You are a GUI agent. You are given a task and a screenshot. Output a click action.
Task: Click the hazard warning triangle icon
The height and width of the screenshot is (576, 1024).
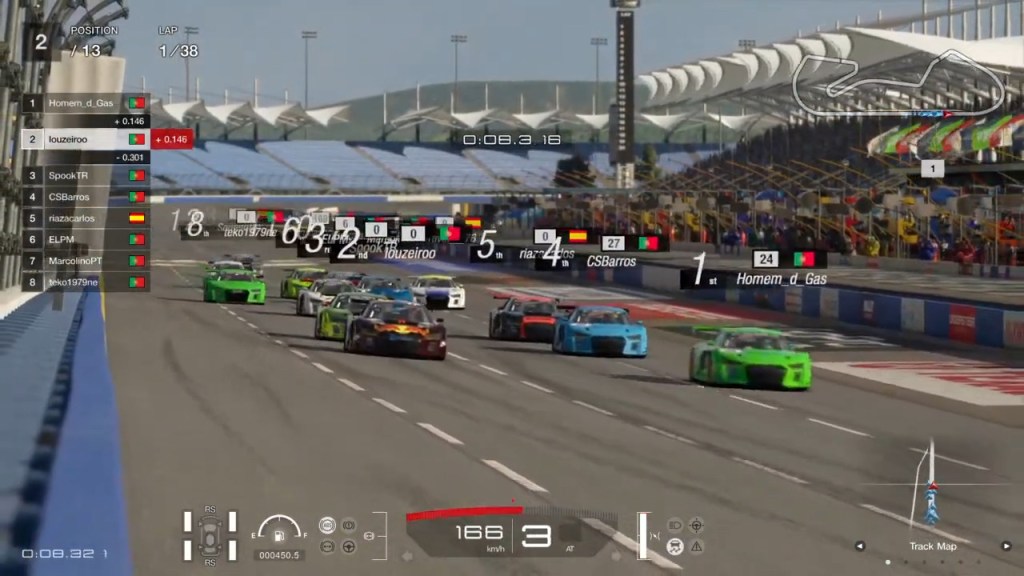point(697,546)
